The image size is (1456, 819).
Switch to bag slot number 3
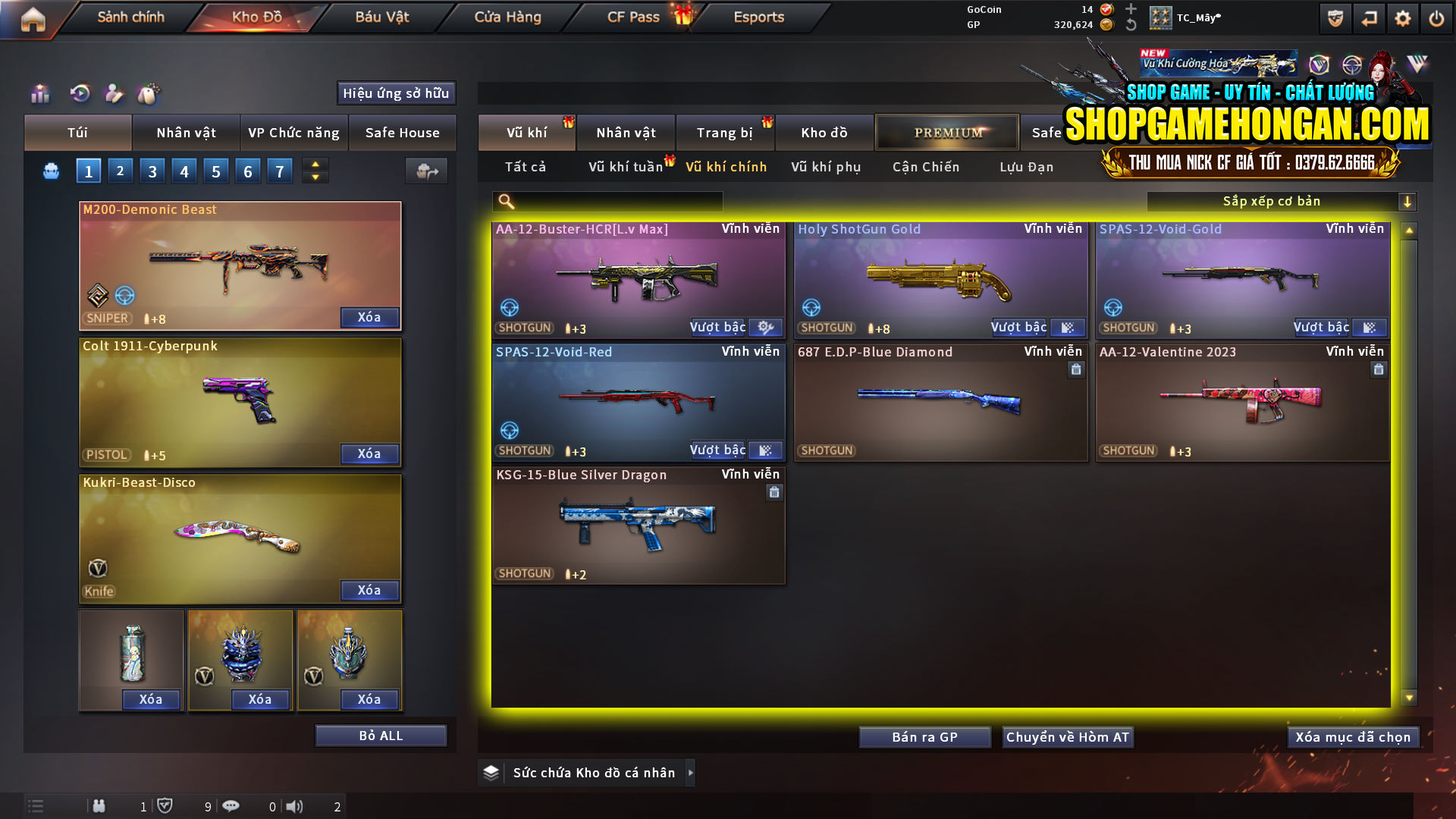(x=152, y=171)
